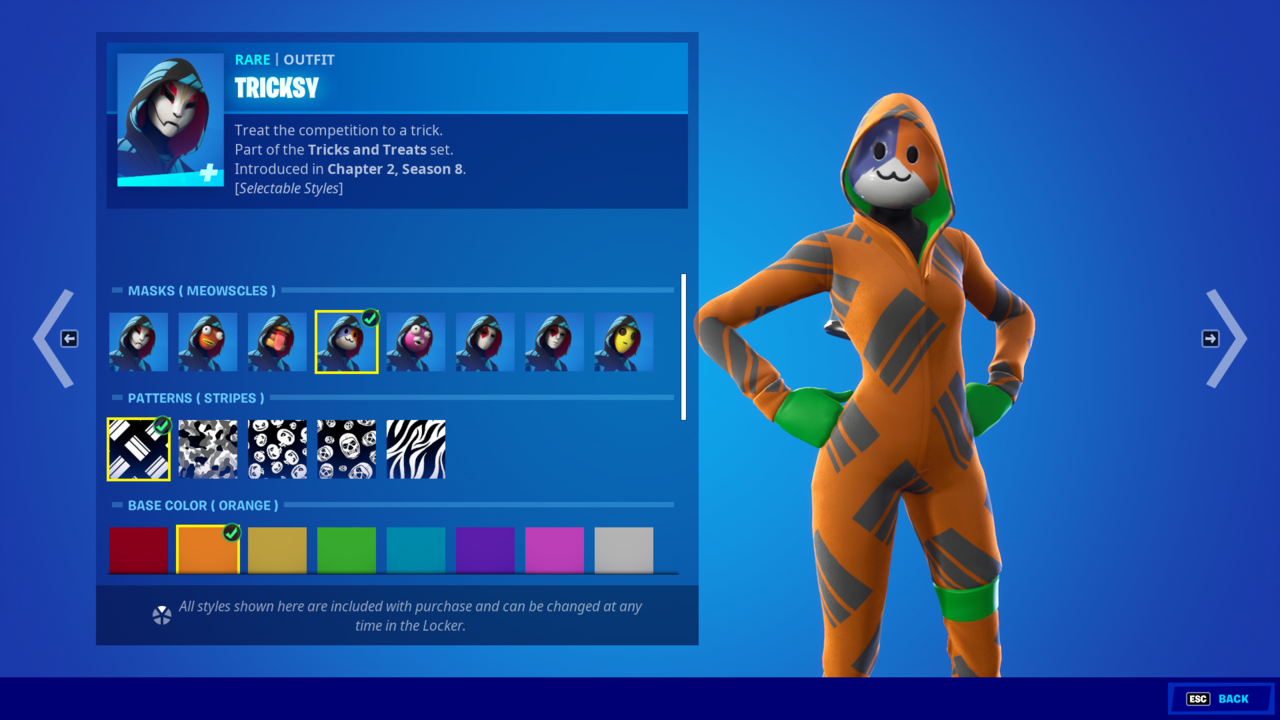Screen dimensions: 1280x720
Task: Click the Back button
Action: (x=1220, y=699)
